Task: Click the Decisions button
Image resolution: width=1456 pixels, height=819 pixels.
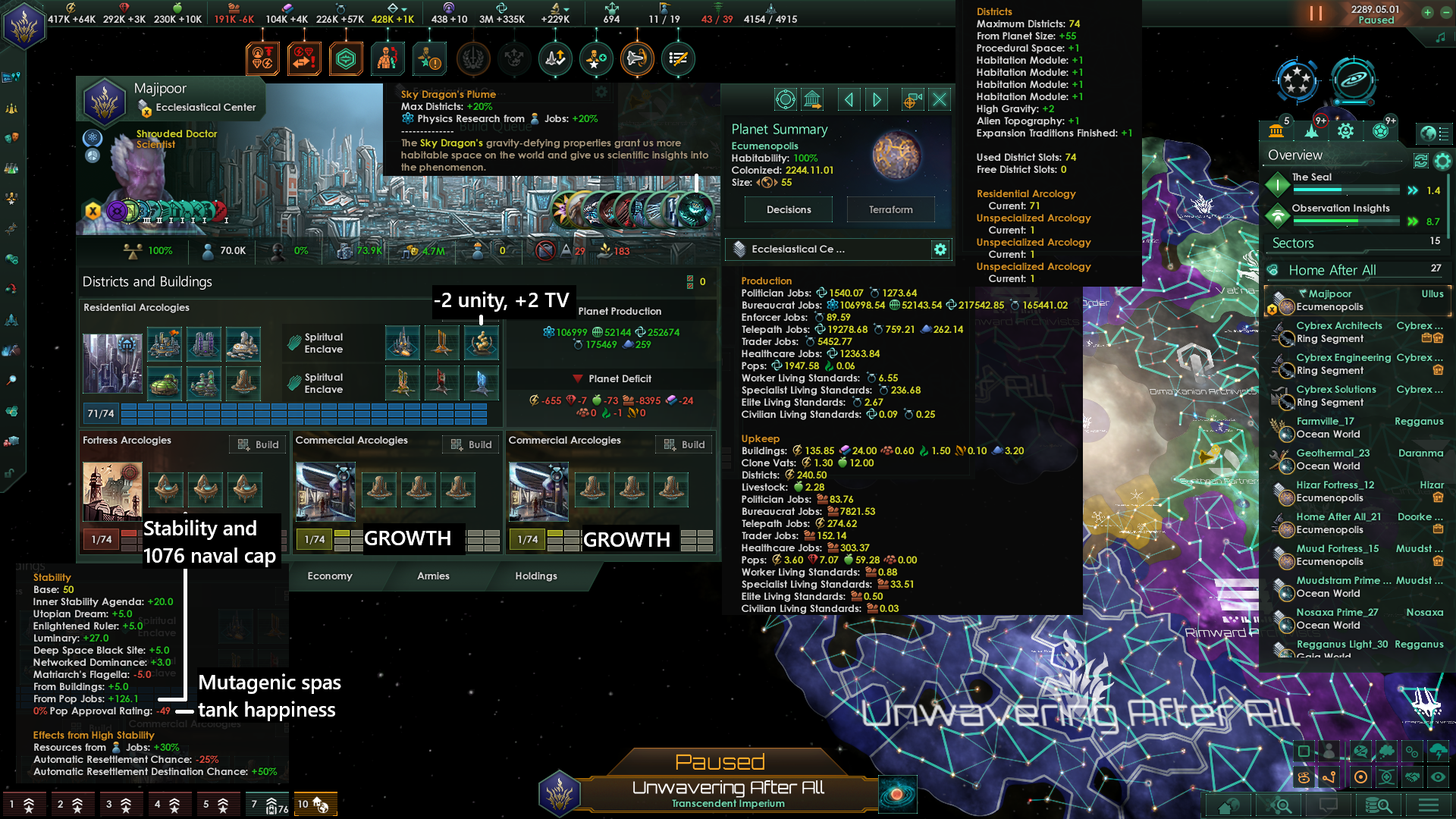Action: tap(788, 209)
